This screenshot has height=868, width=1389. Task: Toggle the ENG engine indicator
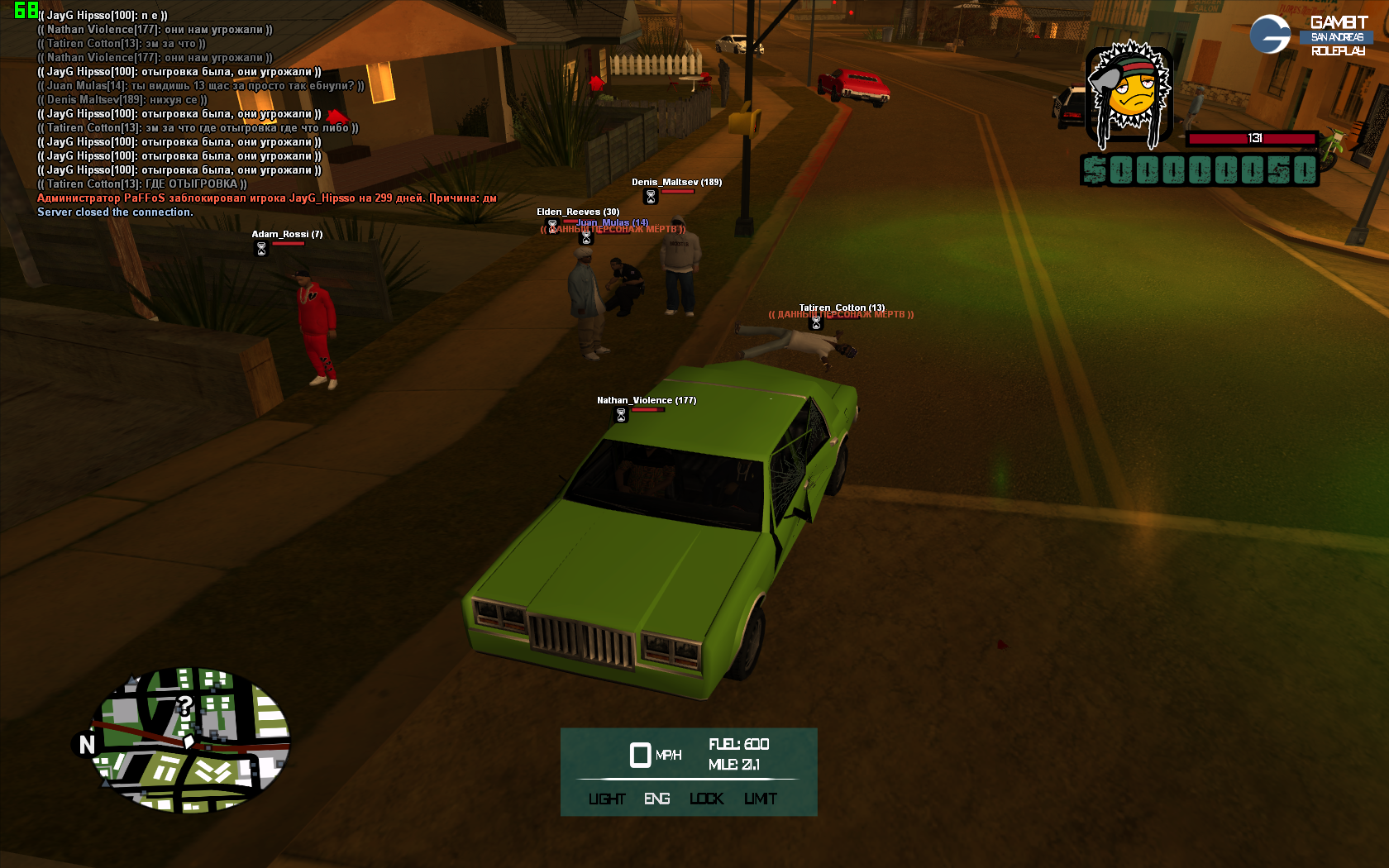(657, 799)
